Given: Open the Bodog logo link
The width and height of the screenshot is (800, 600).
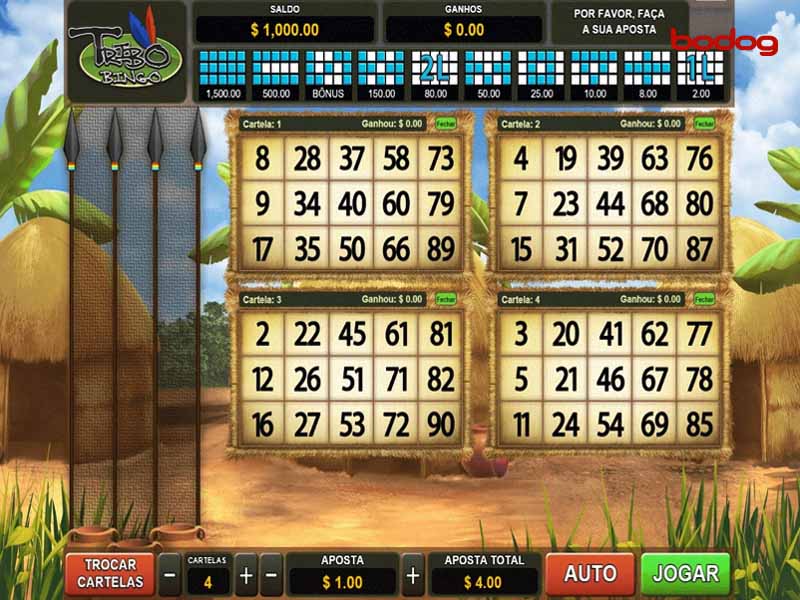Looking at the screenshot, I should (724, 42).
